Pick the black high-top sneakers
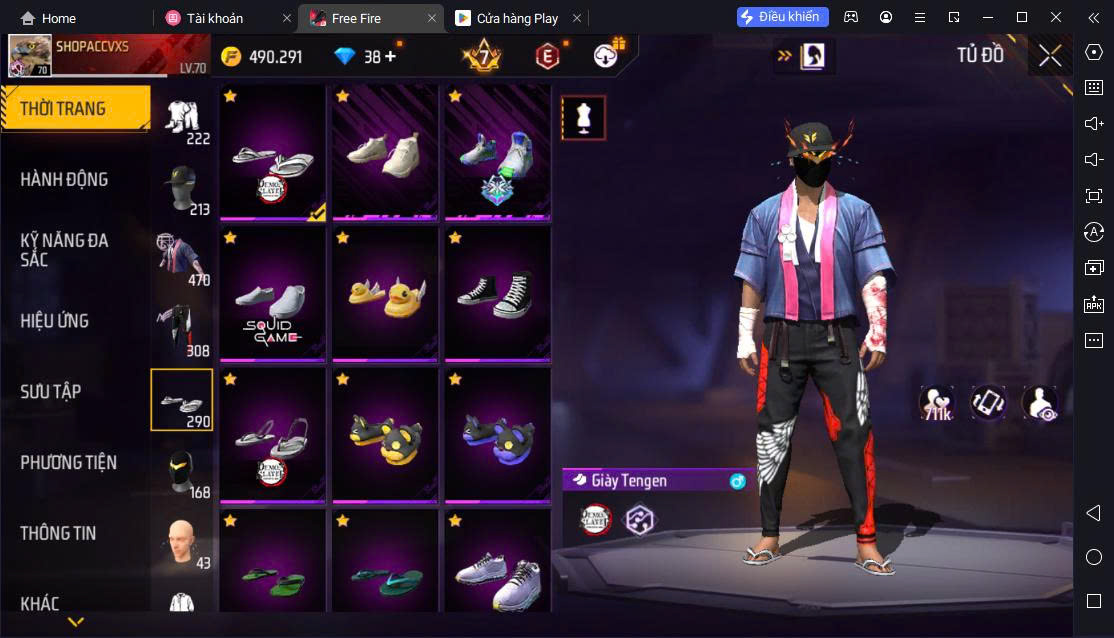The image size is (1114, 638). (497, 294)
